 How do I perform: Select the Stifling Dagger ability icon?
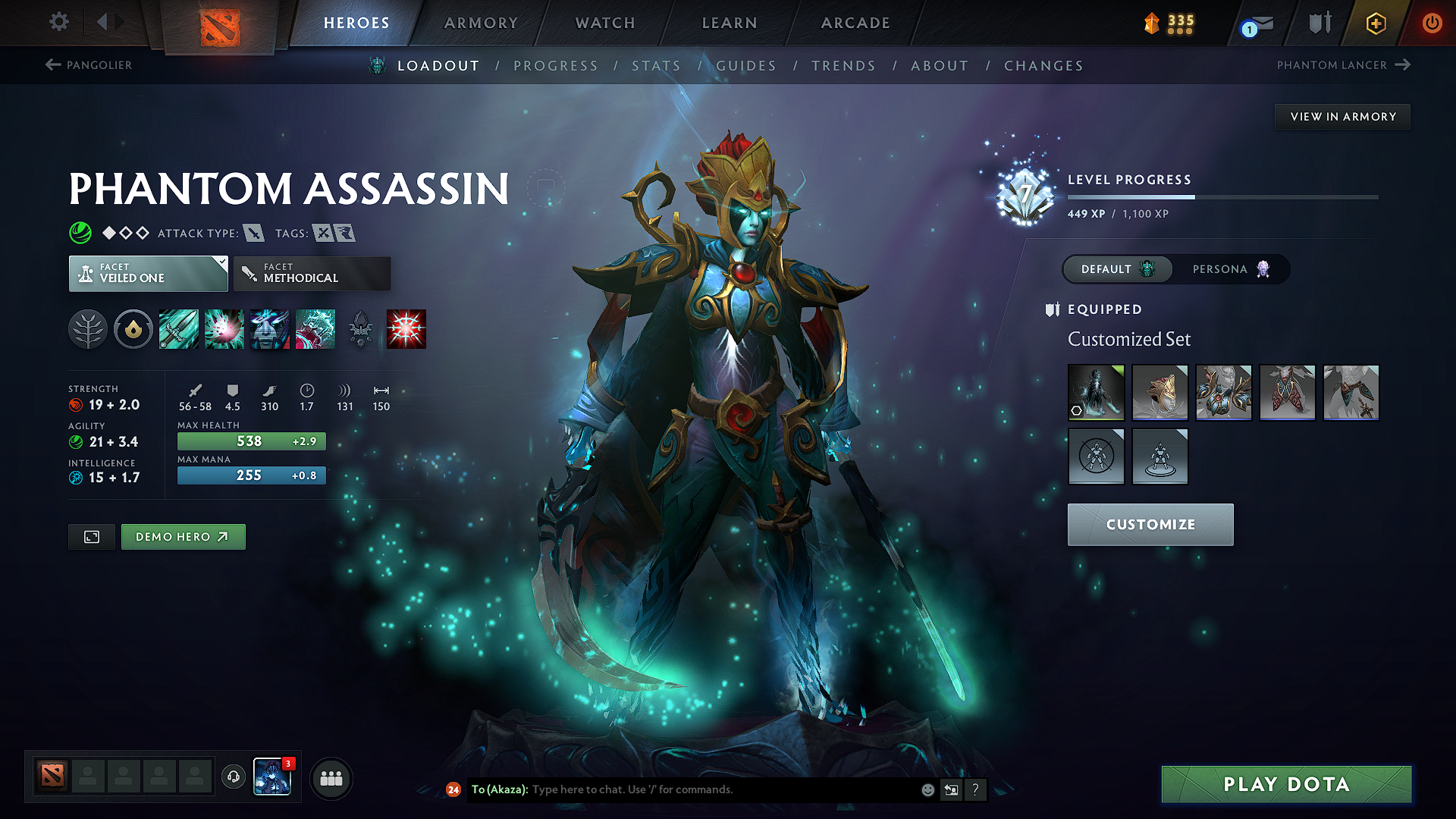click(x=178, y=328)
